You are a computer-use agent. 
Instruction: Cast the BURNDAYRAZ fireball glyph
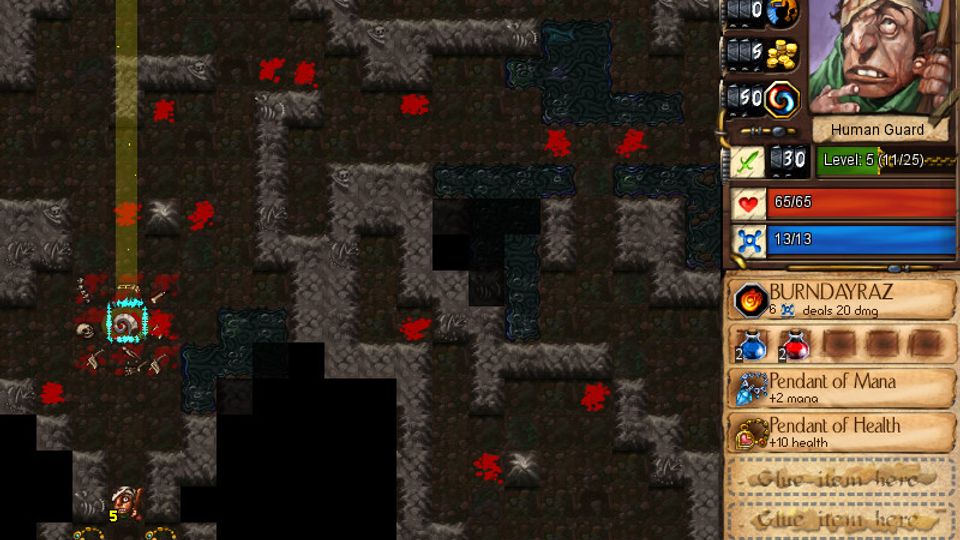(x=750, y=300)
